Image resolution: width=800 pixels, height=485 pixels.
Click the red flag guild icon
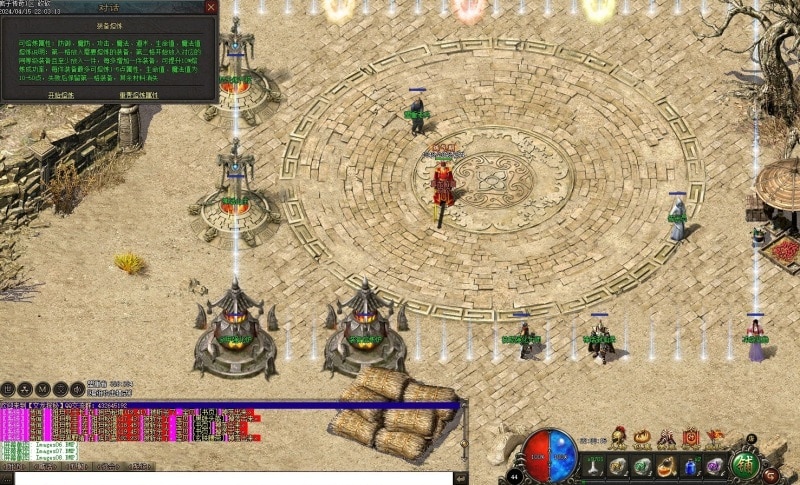(x=714, y=436)
